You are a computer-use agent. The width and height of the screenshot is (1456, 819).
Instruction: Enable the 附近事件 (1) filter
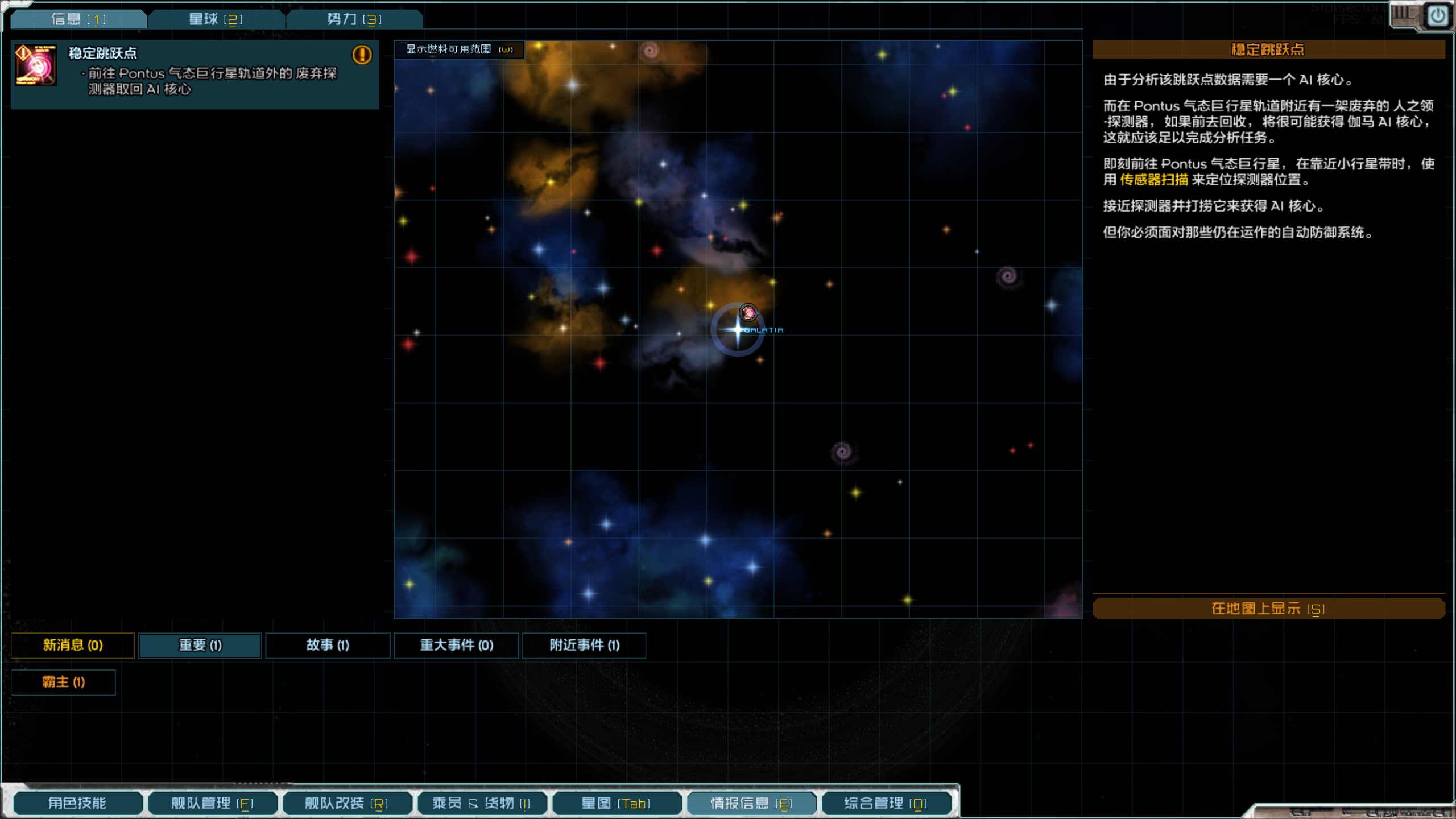584,646
